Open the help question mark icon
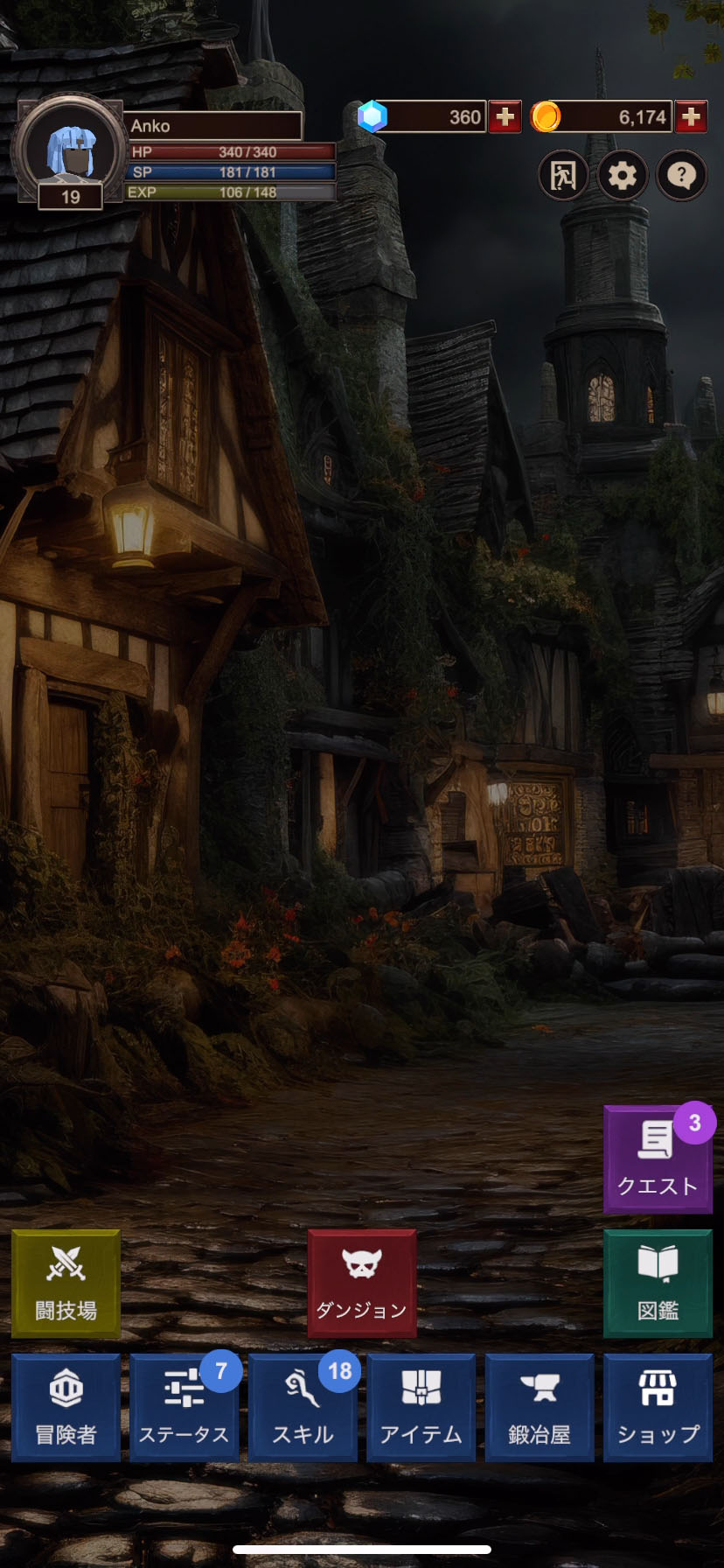724x1568 pixels. [681, 176]
